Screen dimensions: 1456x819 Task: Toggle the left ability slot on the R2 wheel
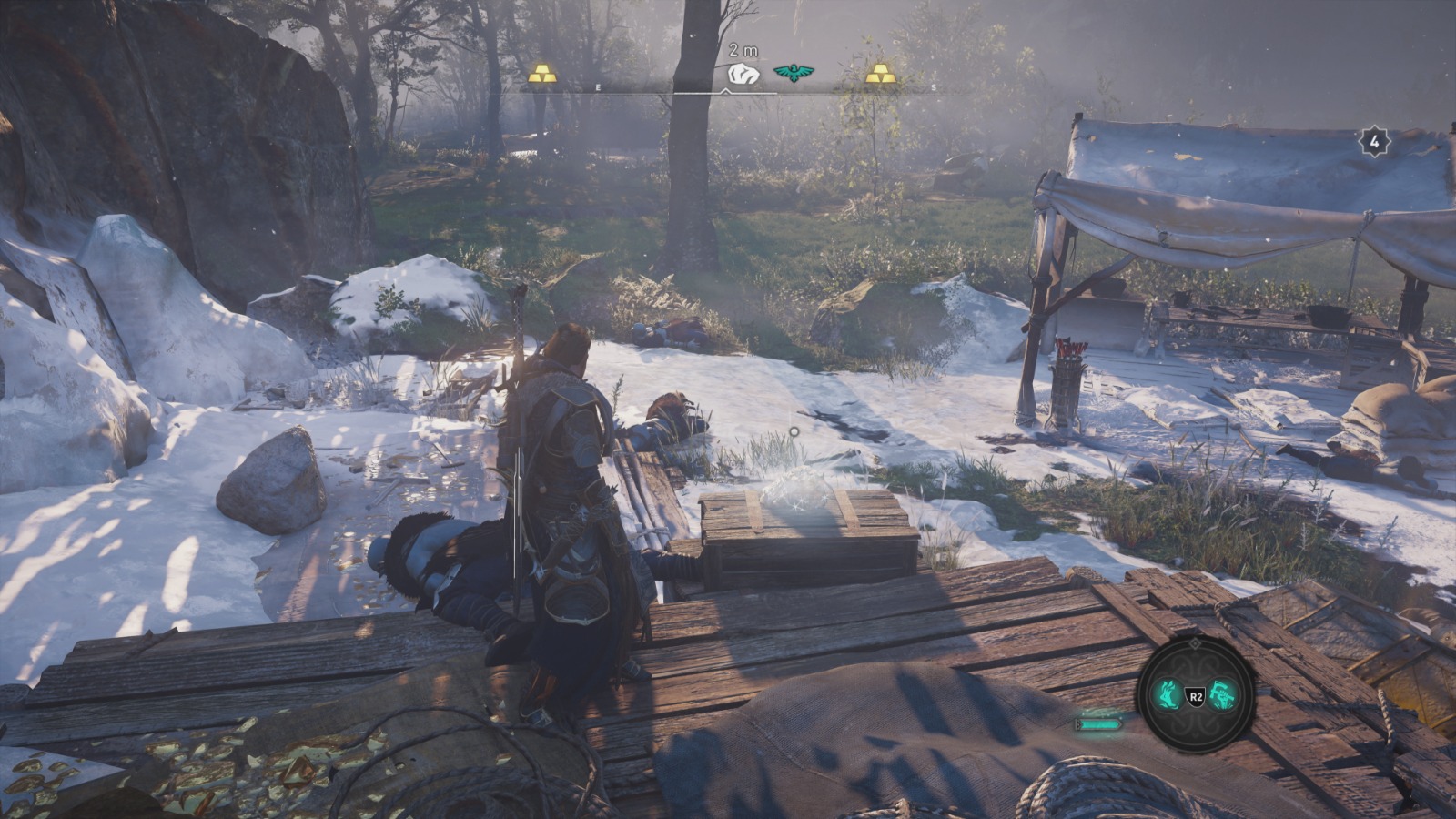tap(1167, 693)
